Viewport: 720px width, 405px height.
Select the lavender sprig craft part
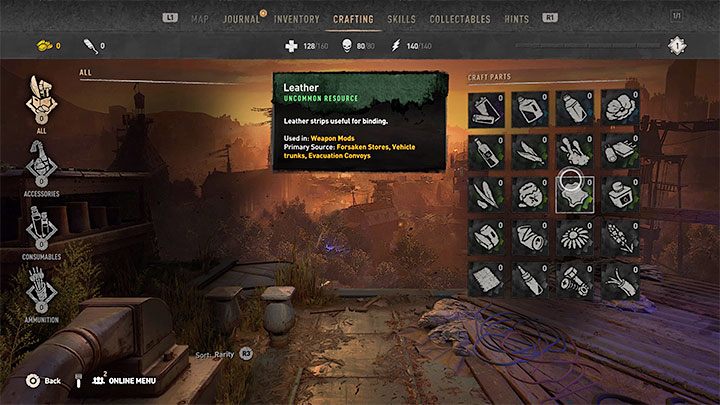[619, 237]
